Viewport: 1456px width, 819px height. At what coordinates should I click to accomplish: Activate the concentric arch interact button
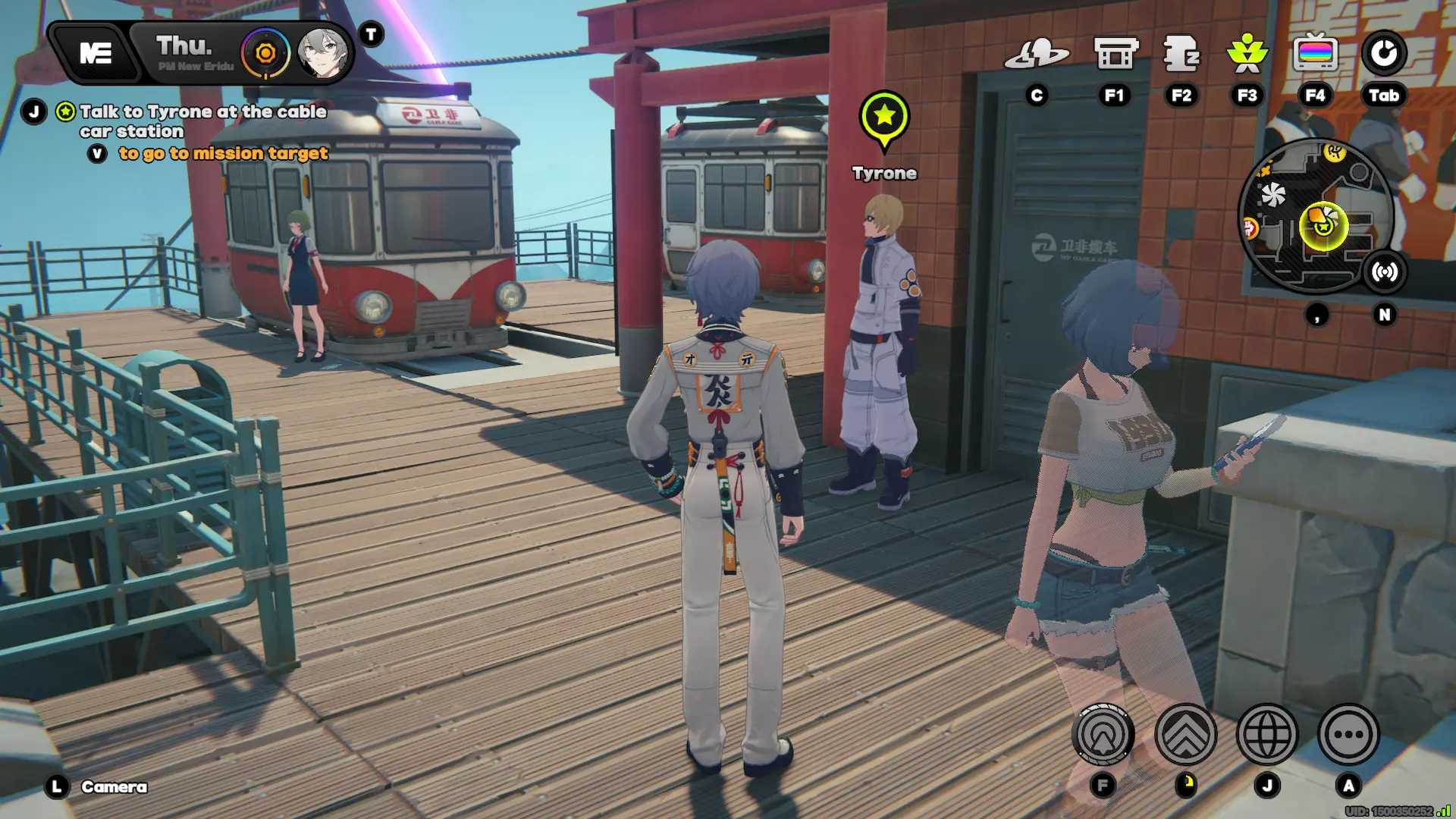(1103, 734)
